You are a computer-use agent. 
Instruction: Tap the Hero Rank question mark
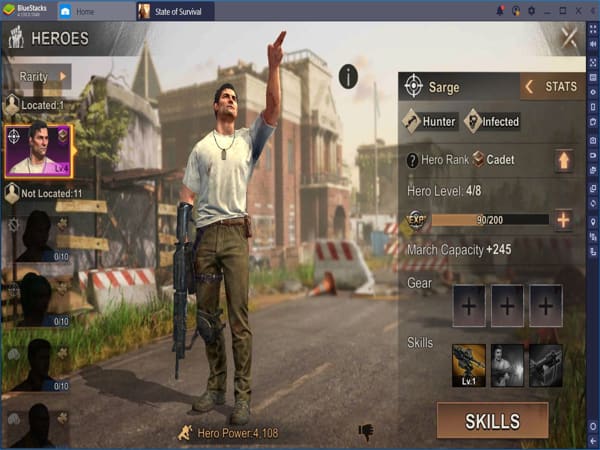[412, 160]
